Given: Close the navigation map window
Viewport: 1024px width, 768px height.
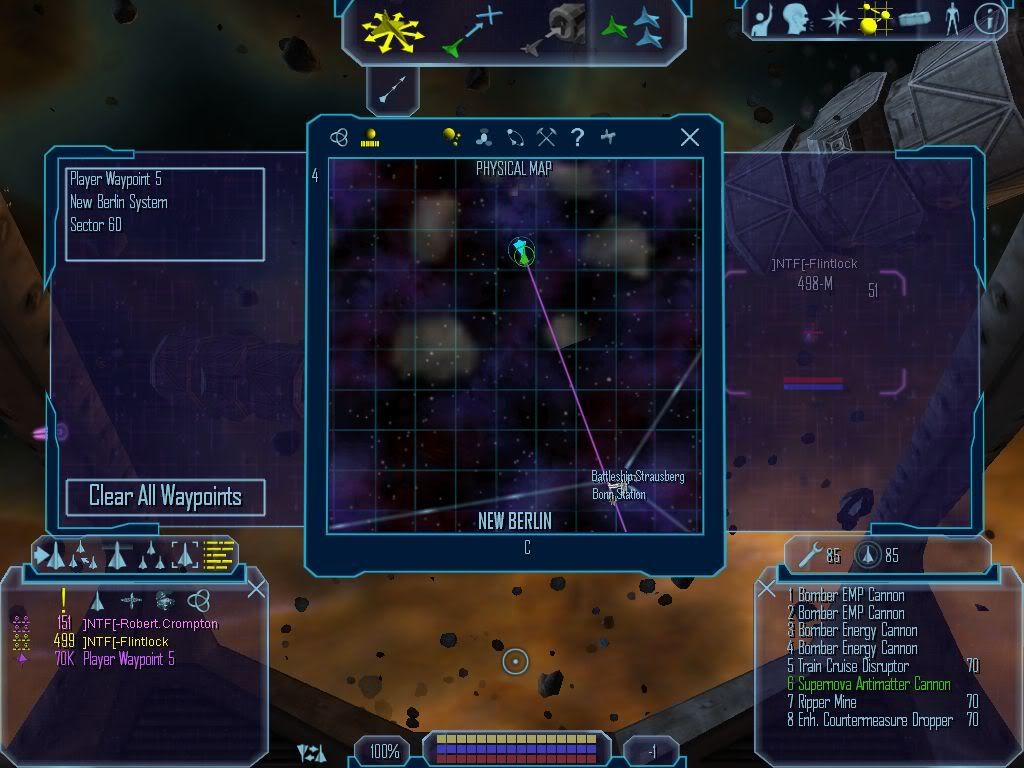Looking at the screenshot, I should (689, 138).
